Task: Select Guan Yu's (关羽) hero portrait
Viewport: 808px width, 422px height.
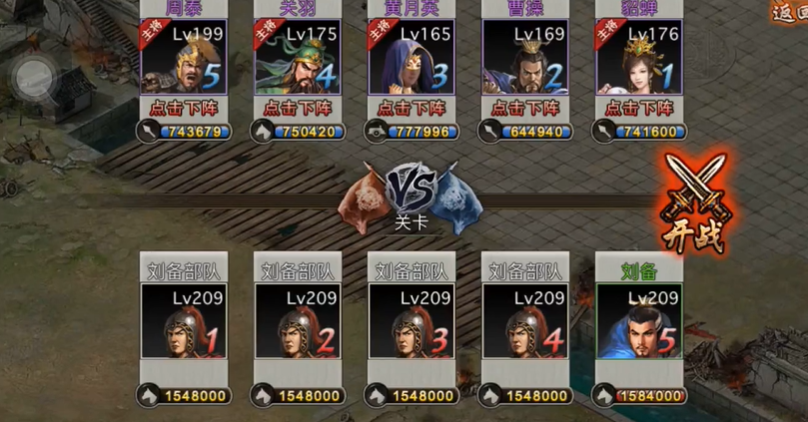Action: [297, 58]
